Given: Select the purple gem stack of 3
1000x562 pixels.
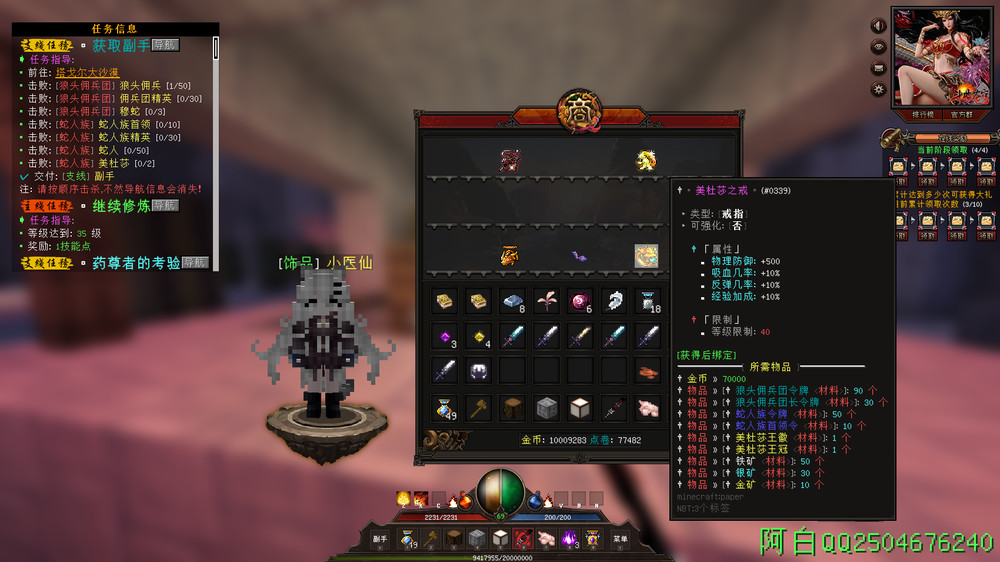Looking at the screenshot, I should (x=445, y=336).
